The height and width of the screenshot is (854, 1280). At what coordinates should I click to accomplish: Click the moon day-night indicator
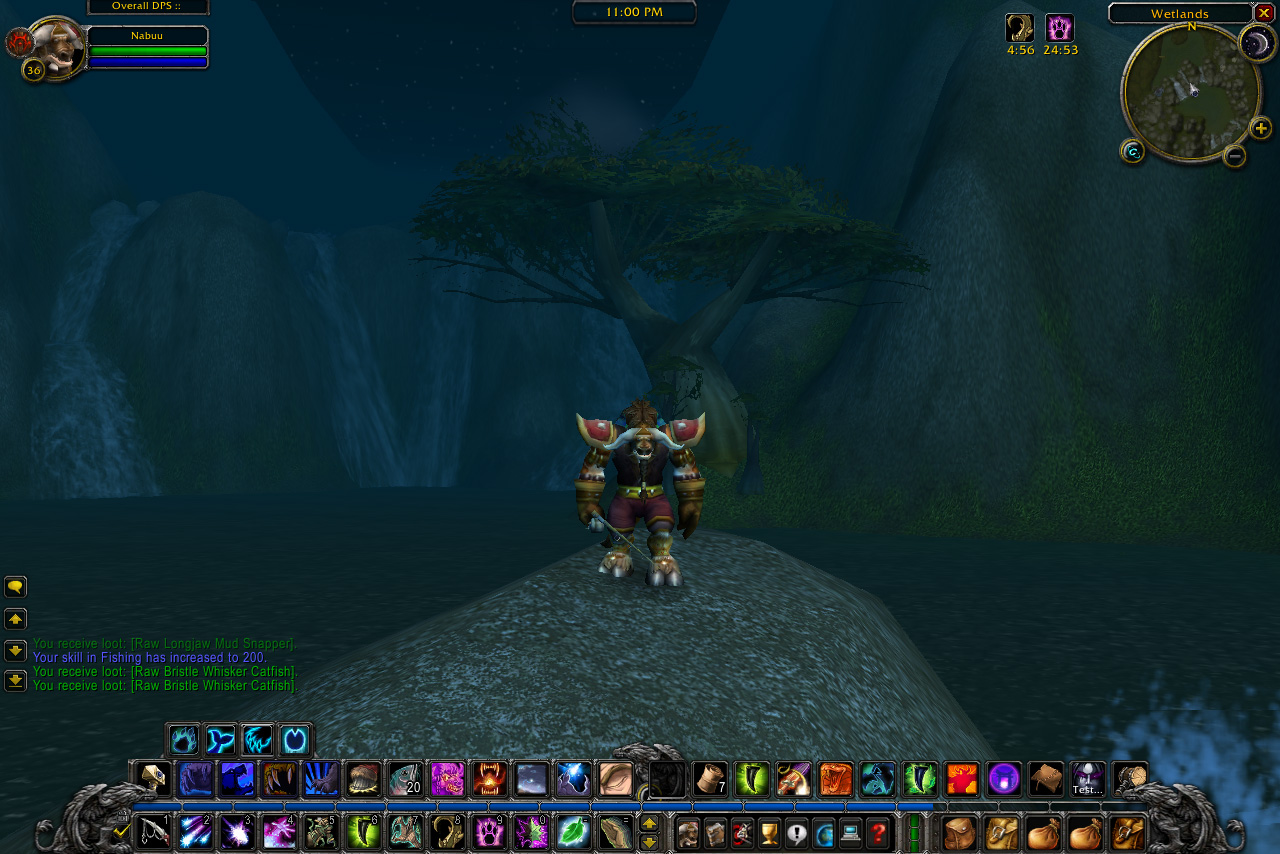pyautogui.click(x=1257, y=43)
